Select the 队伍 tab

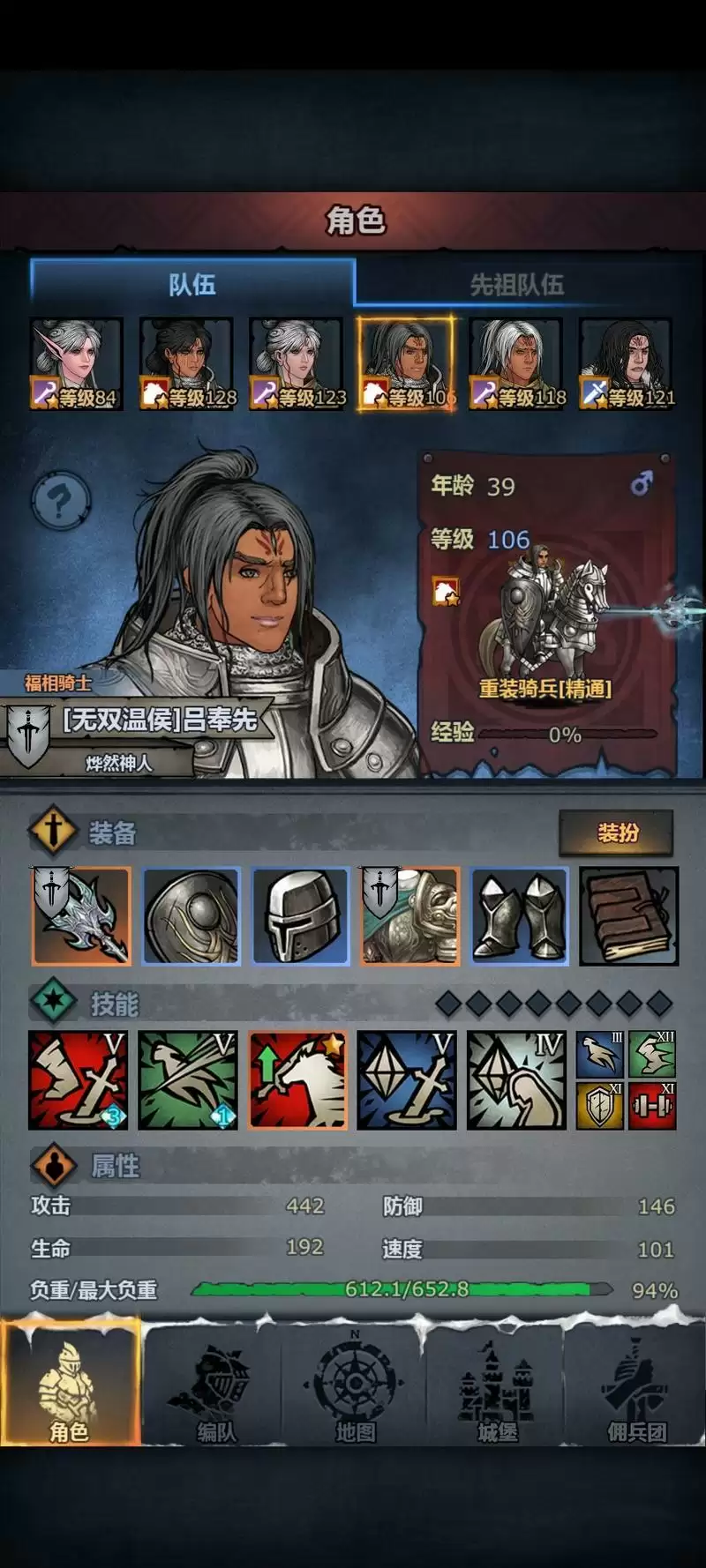[x=192, y=284]
